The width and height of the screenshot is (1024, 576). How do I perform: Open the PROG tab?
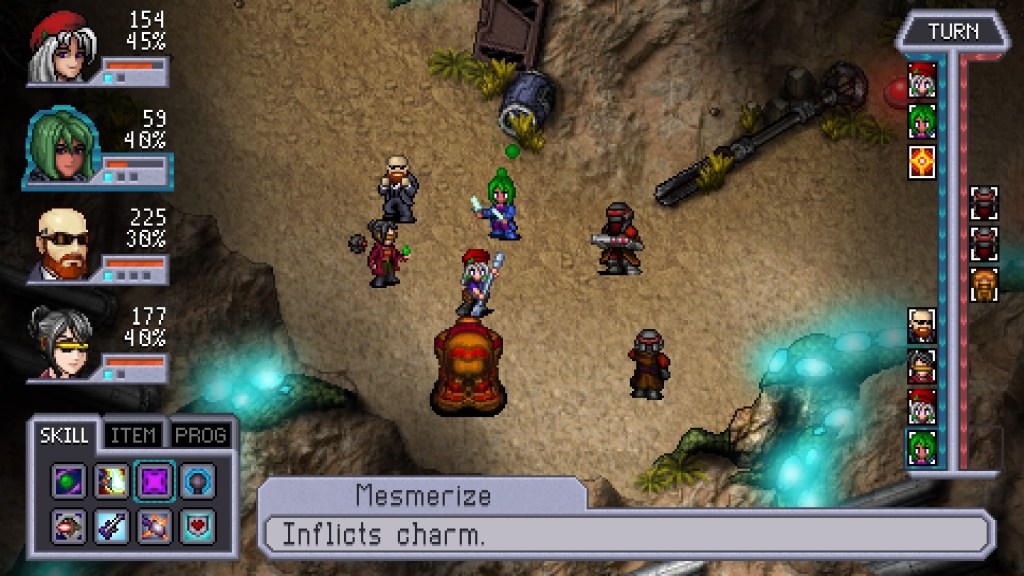[x=200, y=436]
